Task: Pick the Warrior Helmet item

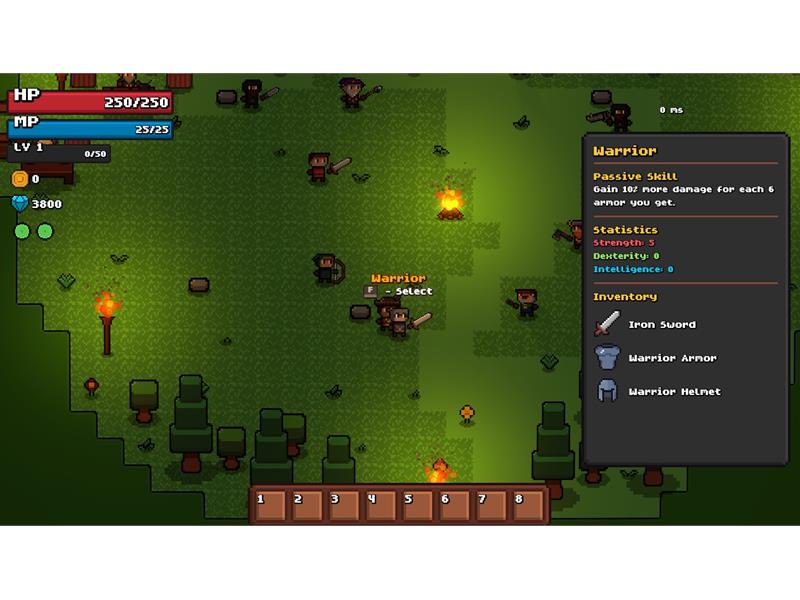Action: tap(608, 391)
